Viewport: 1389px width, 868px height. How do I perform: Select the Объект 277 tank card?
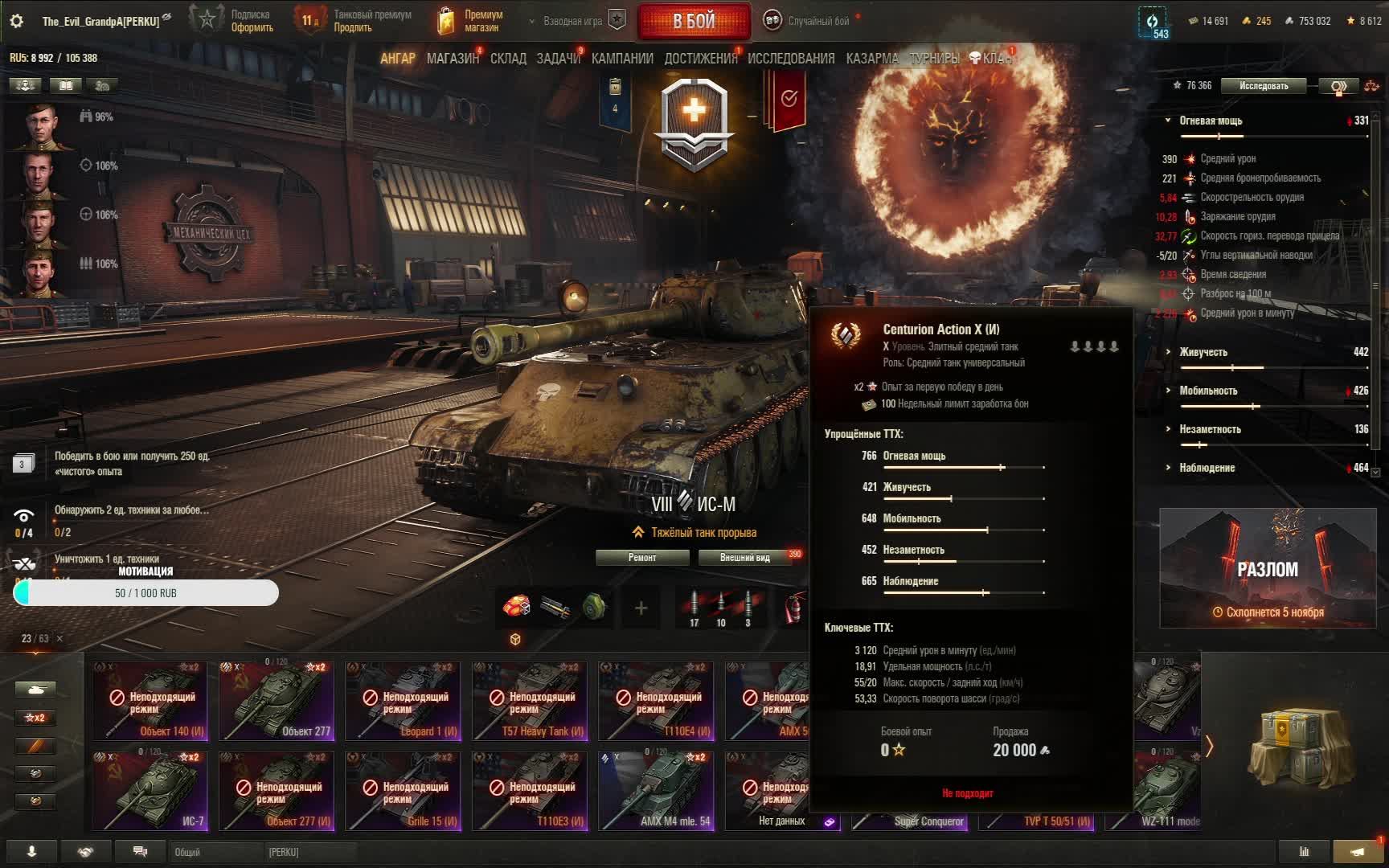click(x=277, y=700)
